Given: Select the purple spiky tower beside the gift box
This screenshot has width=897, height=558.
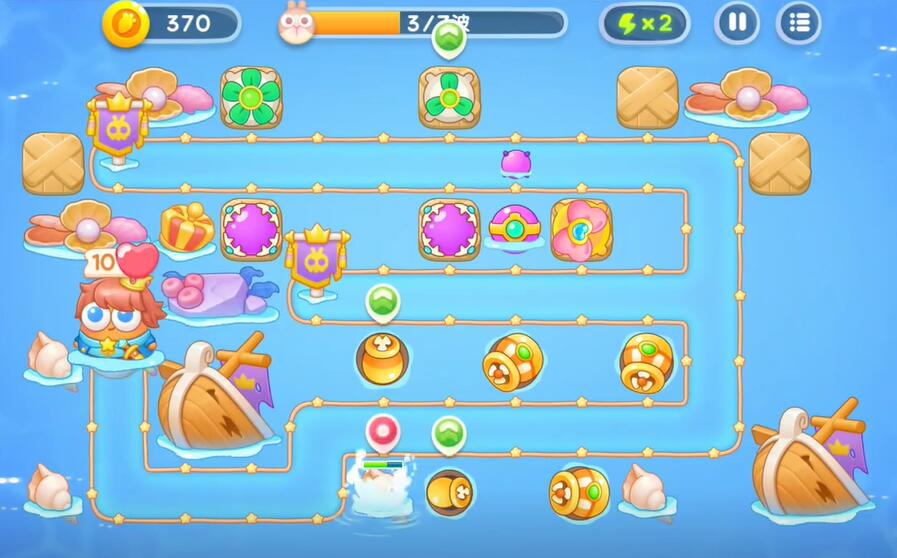Looking at the screenshot, I should (x=250, y=229).
